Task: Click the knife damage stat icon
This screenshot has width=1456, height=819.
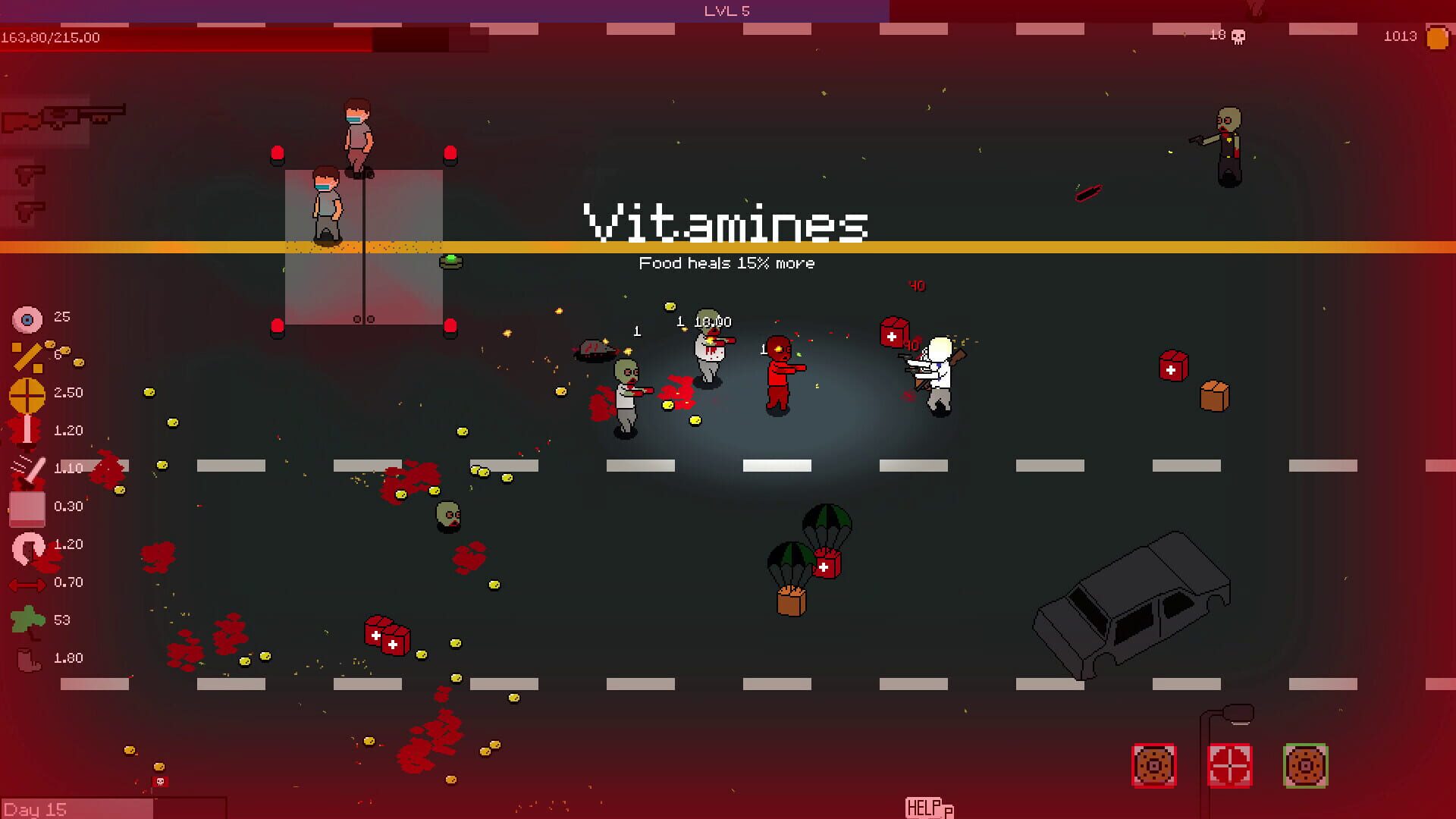Action: pyautogui.click(x=27, y=468)
